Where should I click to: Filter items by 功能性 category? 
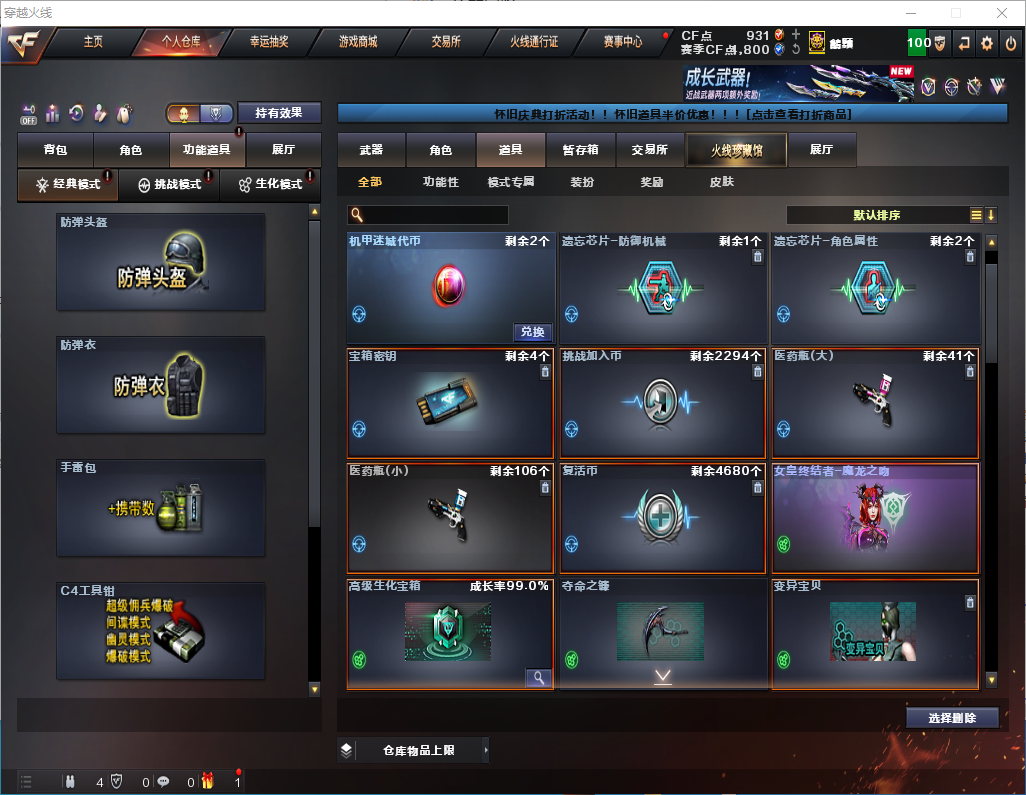(440, 182)
